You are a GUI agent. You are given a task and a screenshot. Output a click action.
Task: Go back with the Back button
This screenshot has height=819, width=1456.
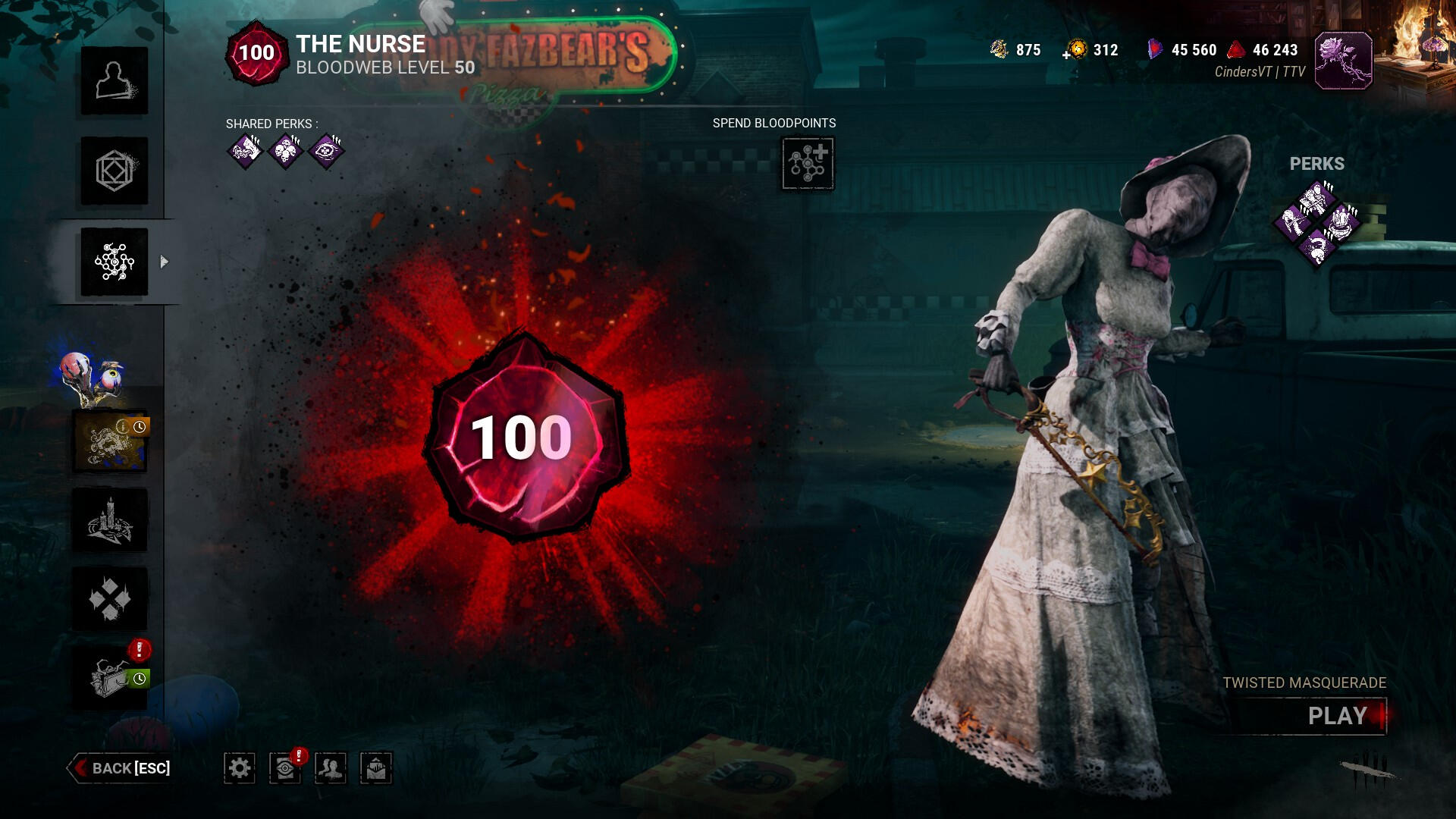pos(120,768)
